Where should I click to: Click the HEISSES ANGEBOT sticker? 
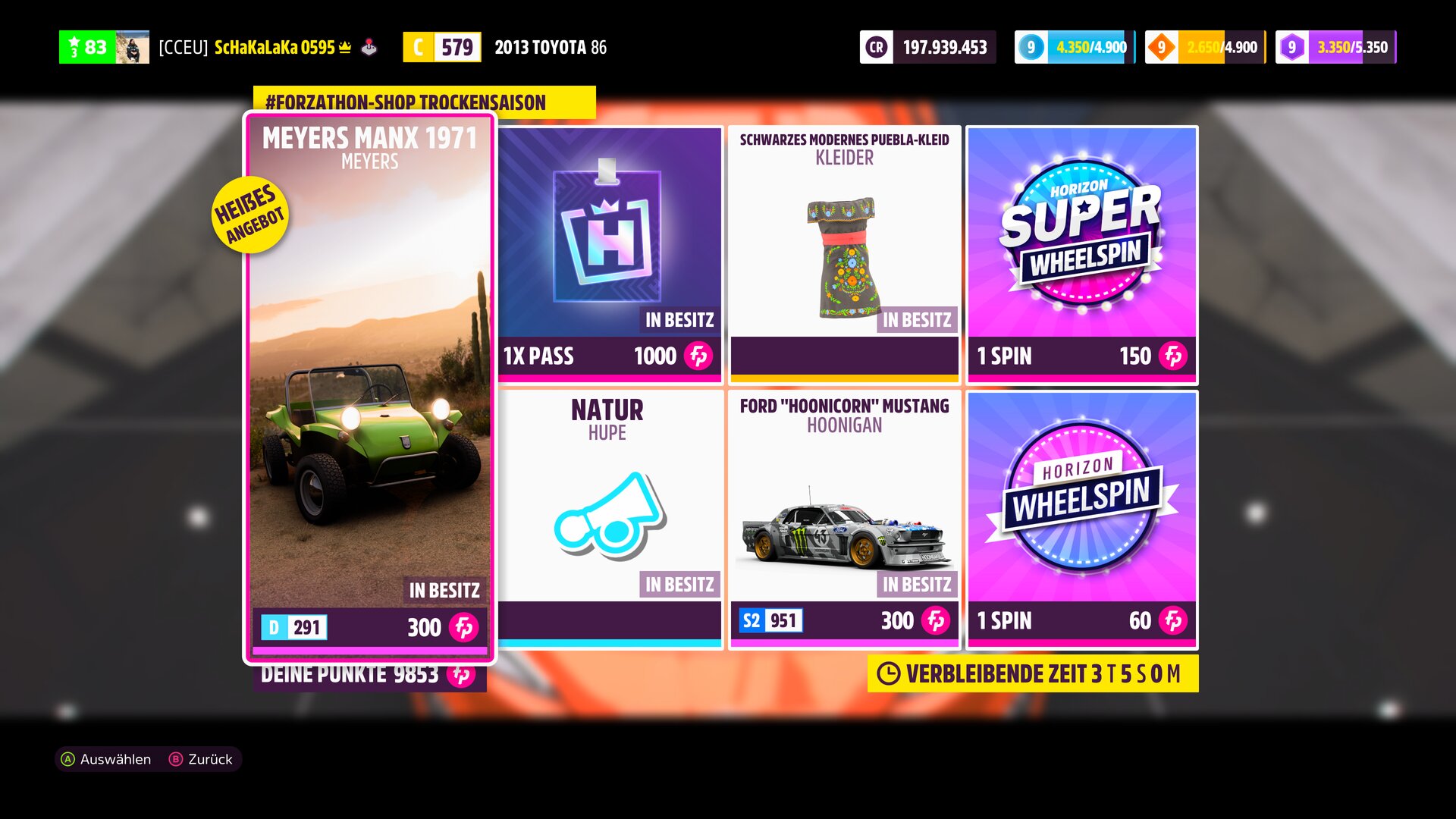(x=250, y=214)
